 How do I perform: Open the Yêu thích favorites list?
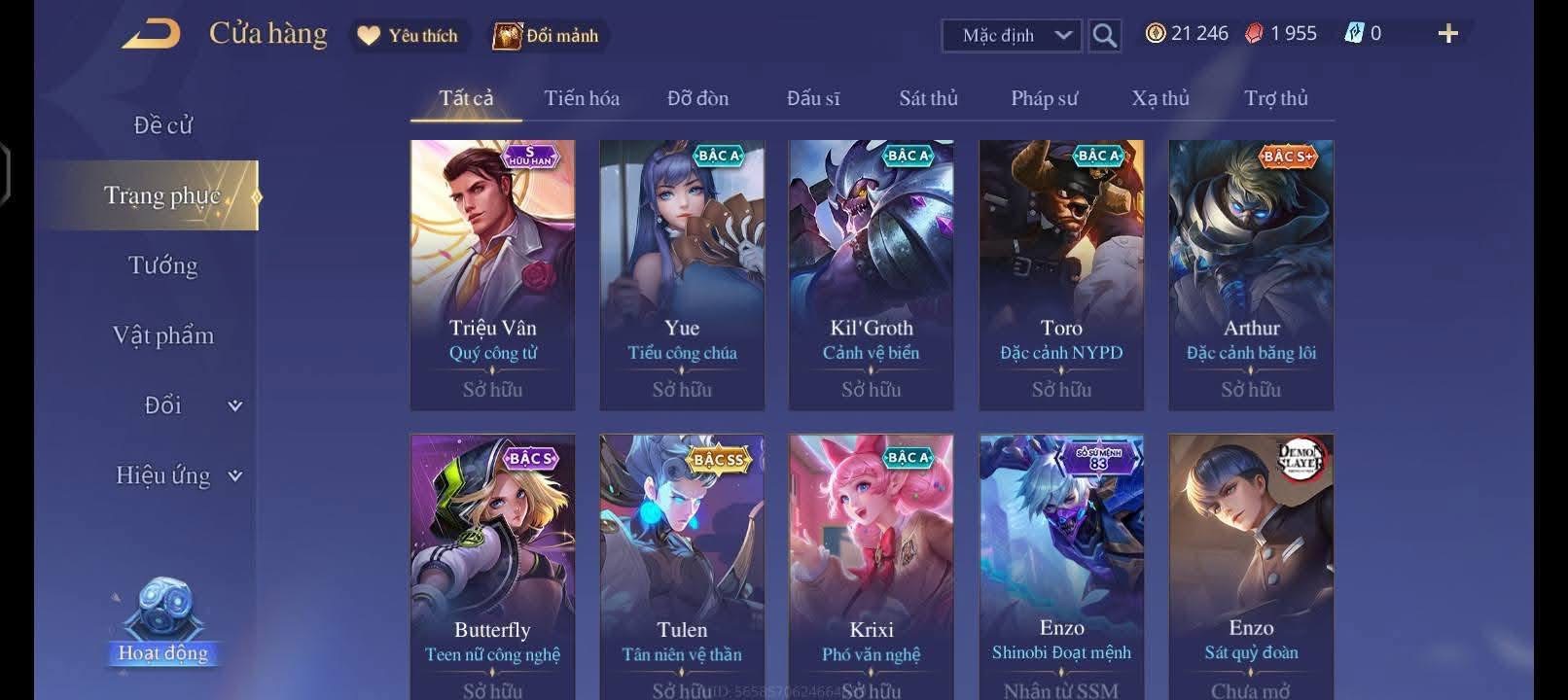408,36
